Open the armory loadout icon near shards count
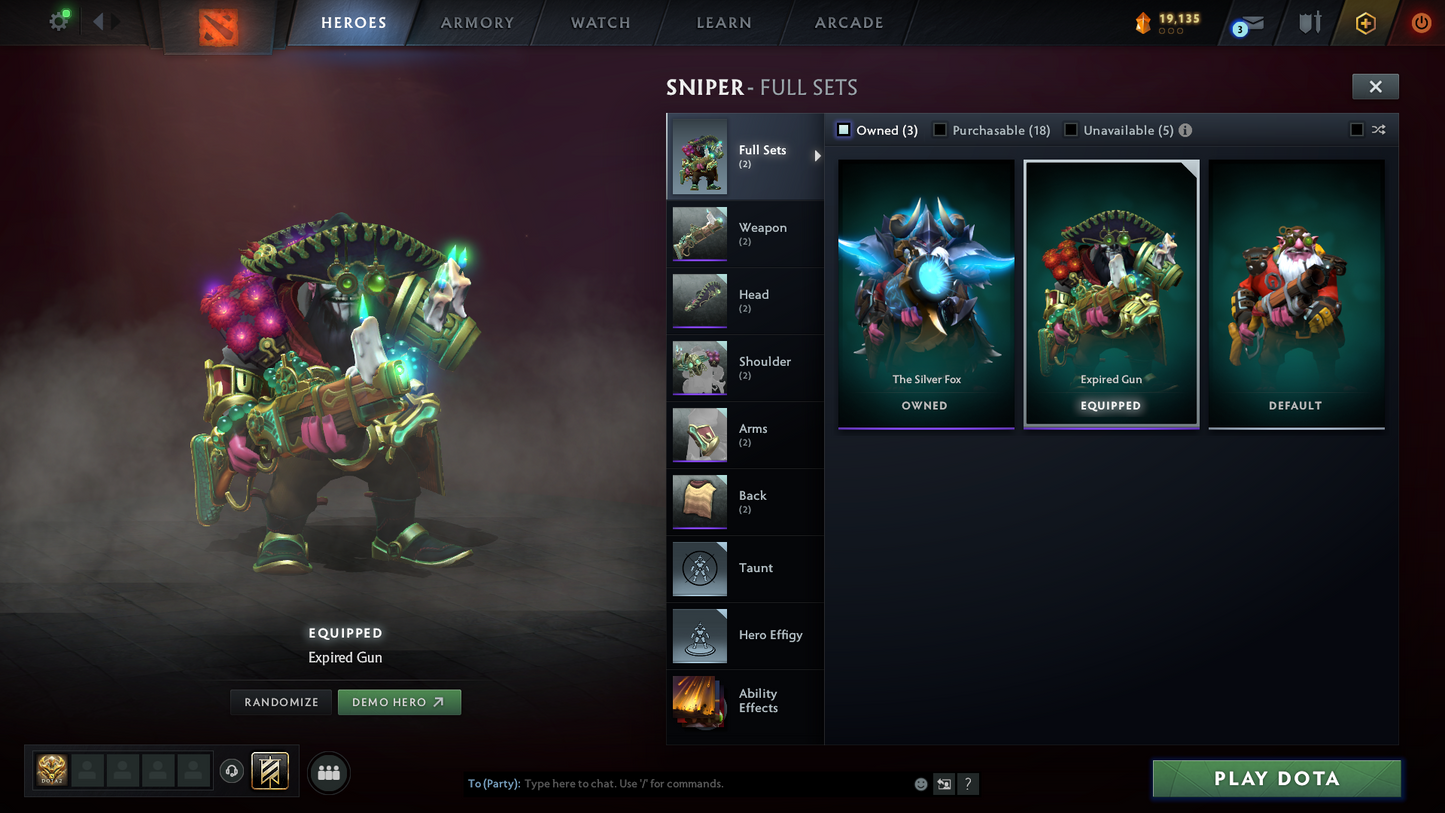Viewport: 1445px width, 813px height. tap(1309, 22)
